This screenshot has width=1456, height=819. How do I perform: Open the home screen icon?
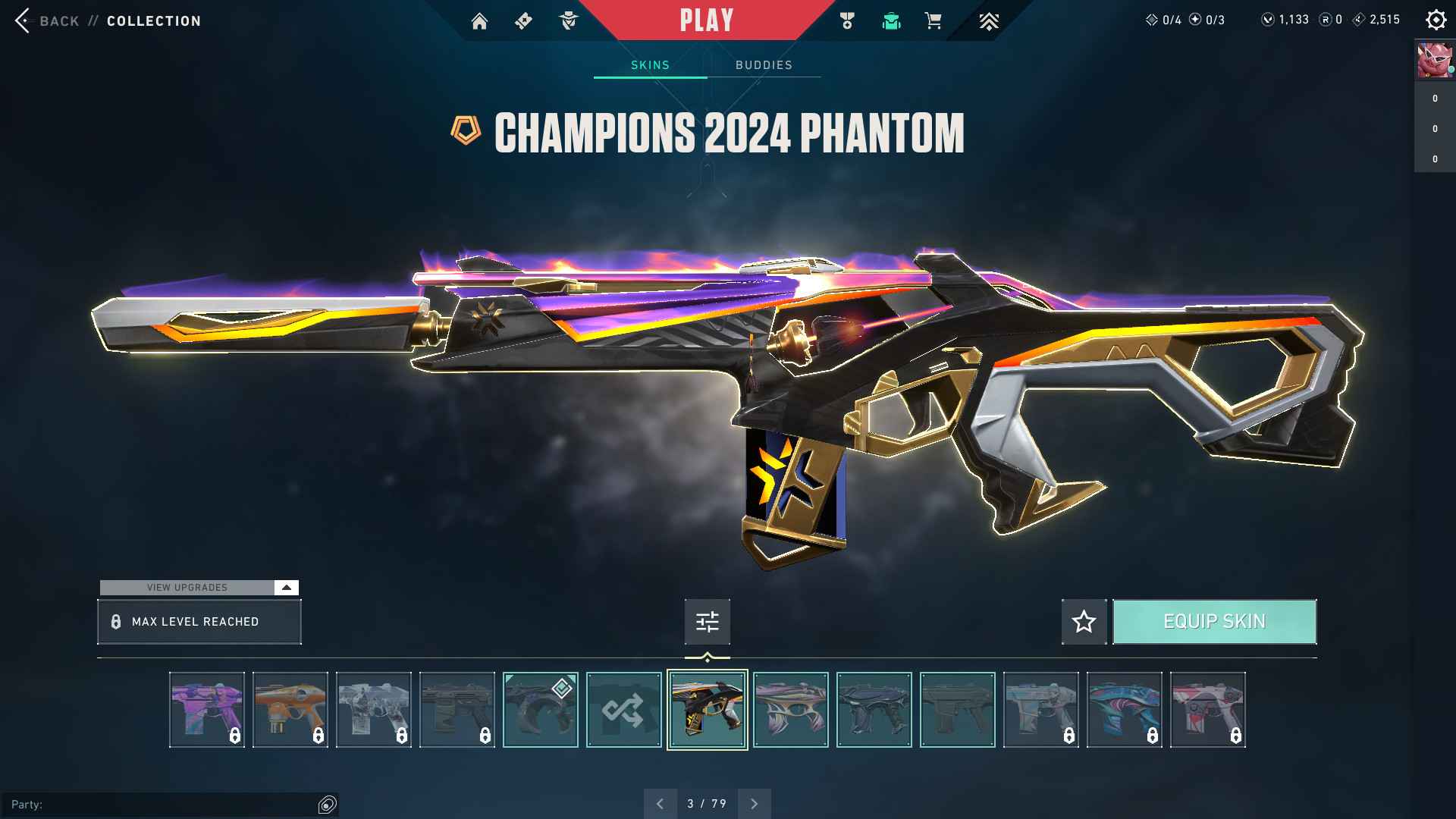pyautogui.click(x=479, y=21)
